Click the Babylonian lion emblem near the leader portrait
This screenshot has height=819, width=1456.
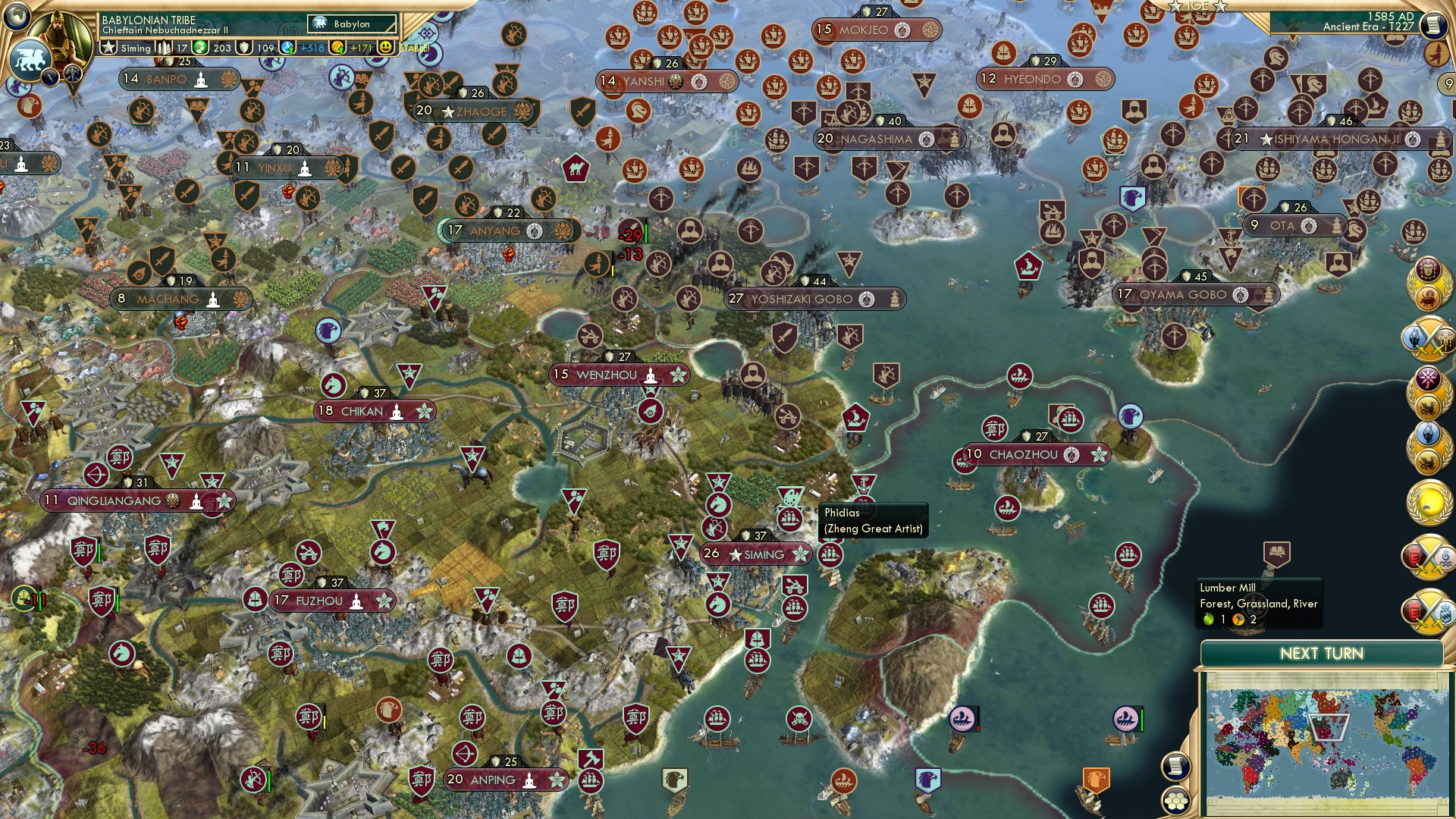click(30, 59)
